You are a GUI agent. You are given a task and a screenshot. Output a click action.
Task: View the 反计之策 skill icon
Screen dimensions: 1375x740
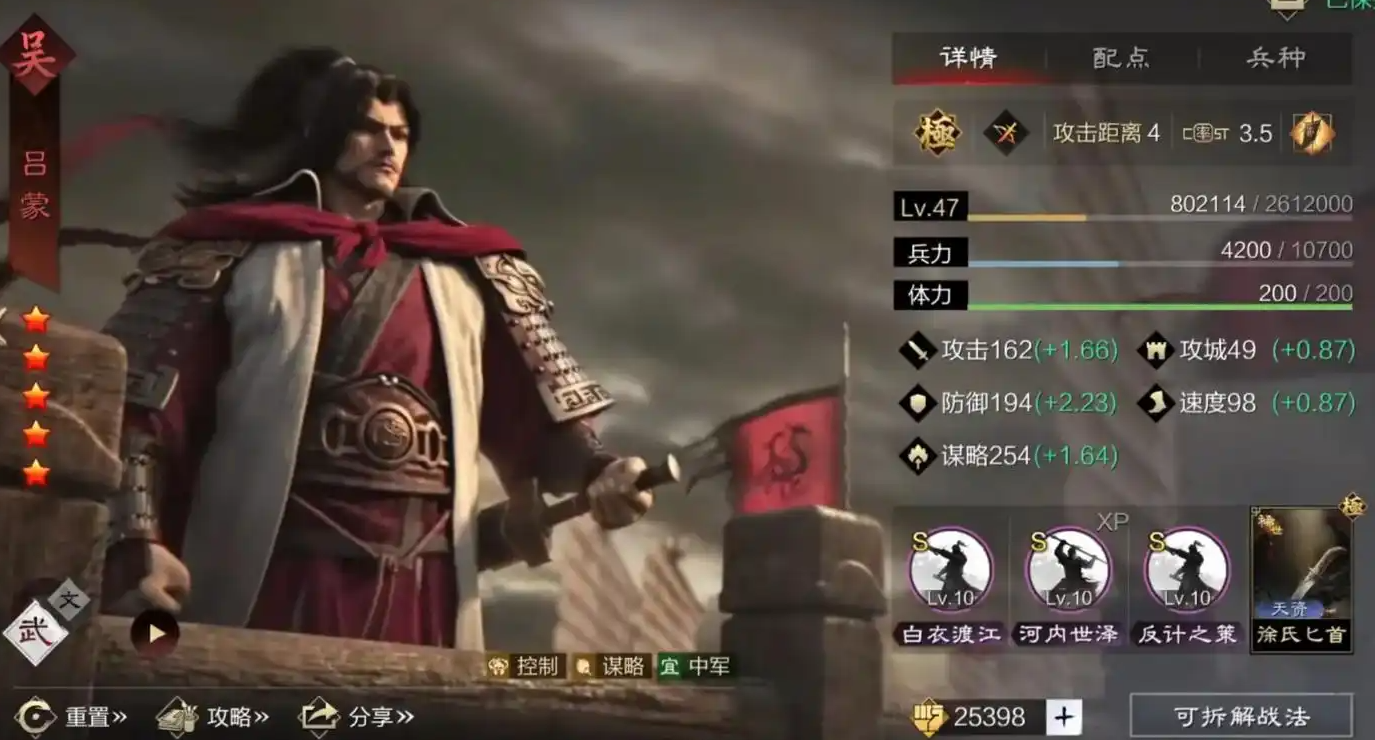[x=1186, y=570]
